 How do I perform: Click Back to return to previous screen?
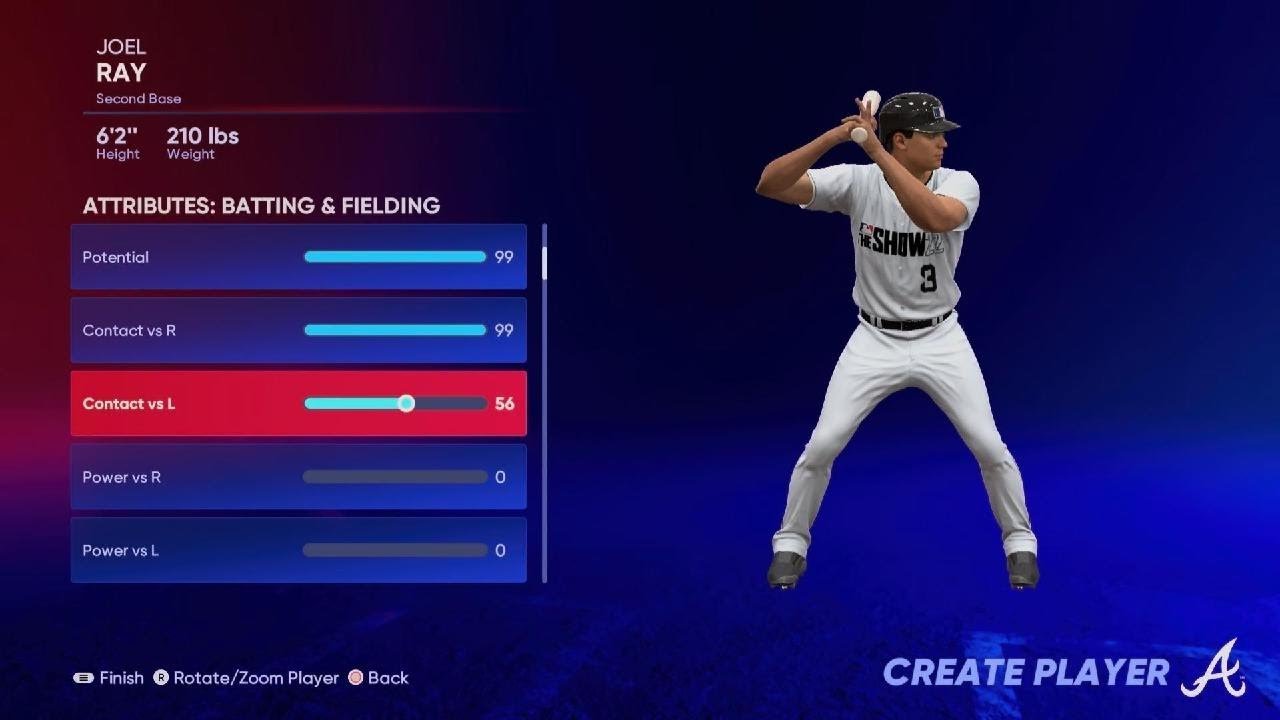point(380,677)
